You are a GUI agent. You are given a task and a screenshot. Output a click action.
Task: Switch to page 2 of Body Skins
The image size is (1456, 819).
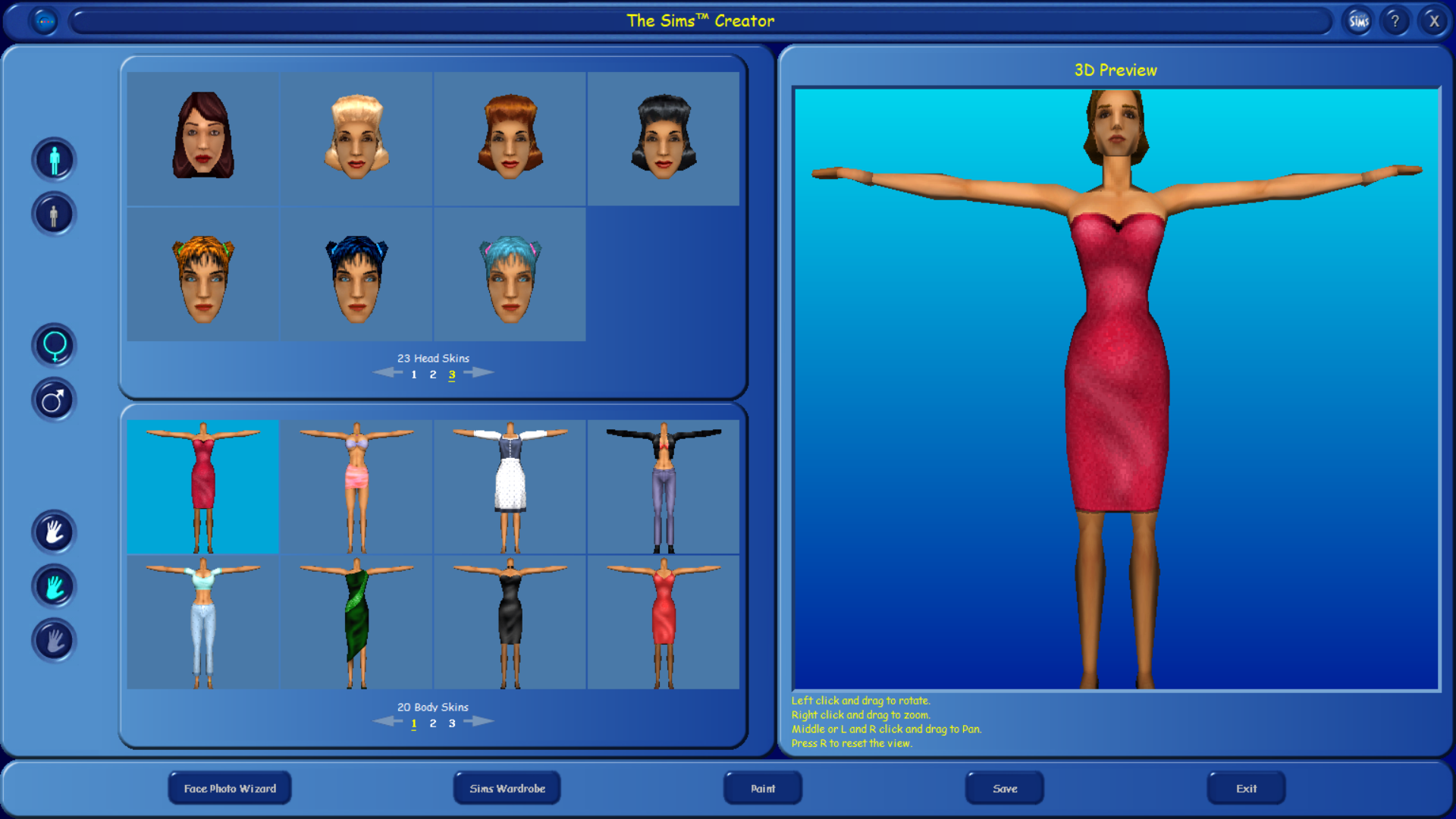432,723
